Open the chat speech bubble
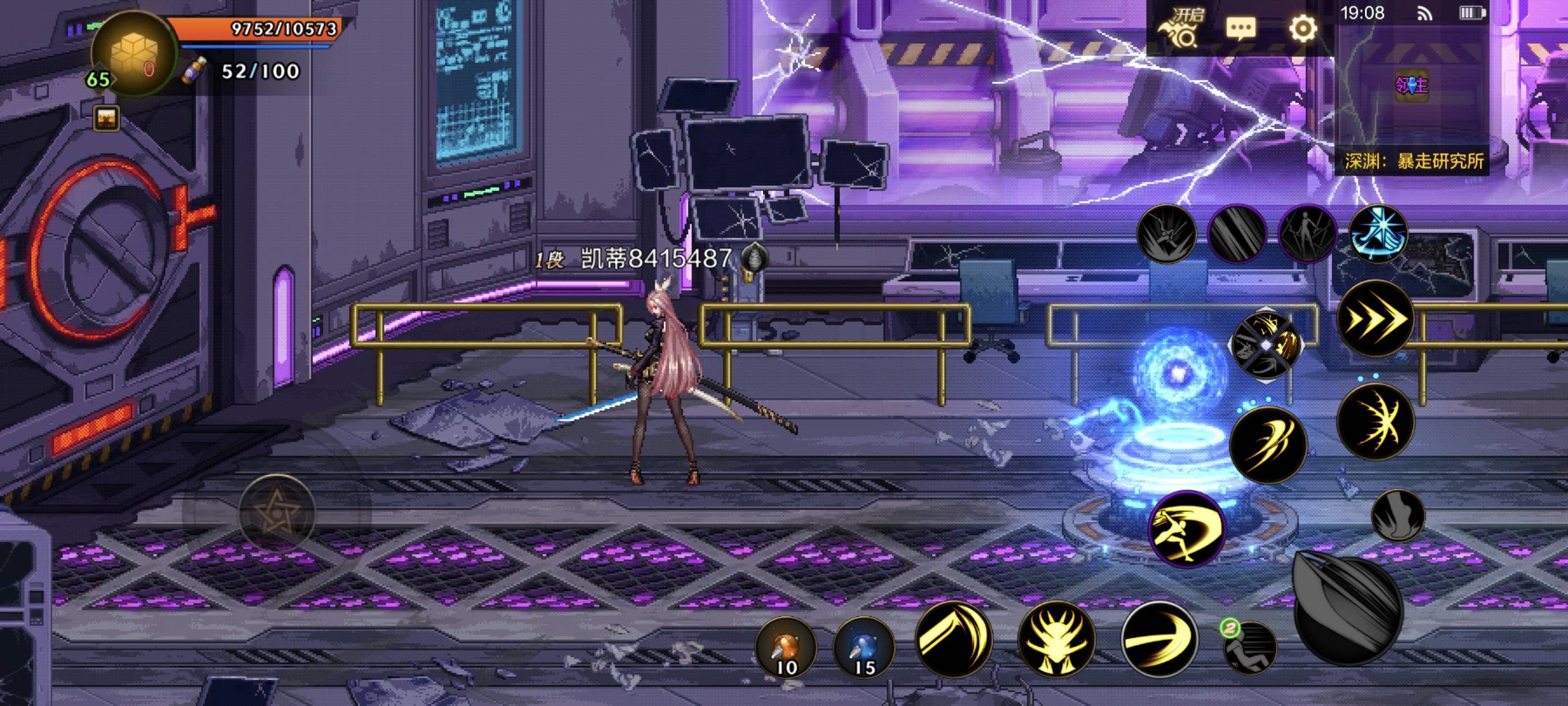Screen dimensions: 1568x706 [x=1240, y=29]
